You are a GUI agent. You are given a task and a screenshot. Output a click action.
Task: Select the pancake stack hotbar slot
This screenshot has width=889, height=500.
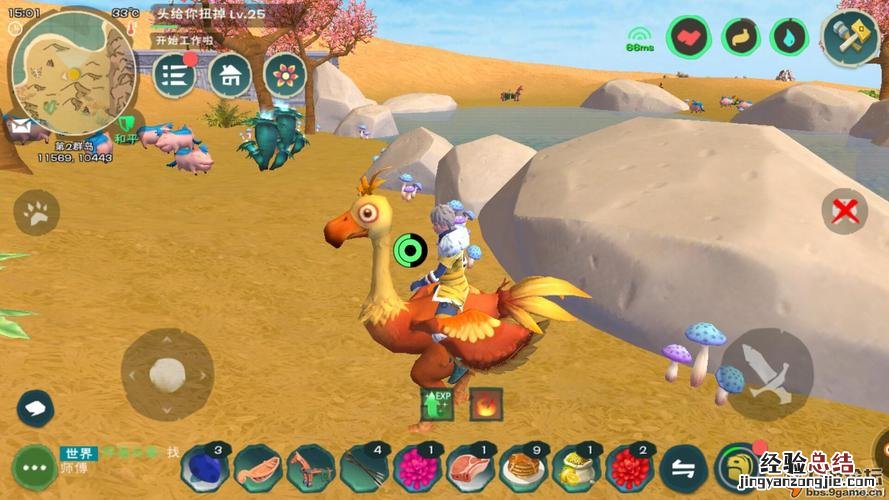pos(520,468)
